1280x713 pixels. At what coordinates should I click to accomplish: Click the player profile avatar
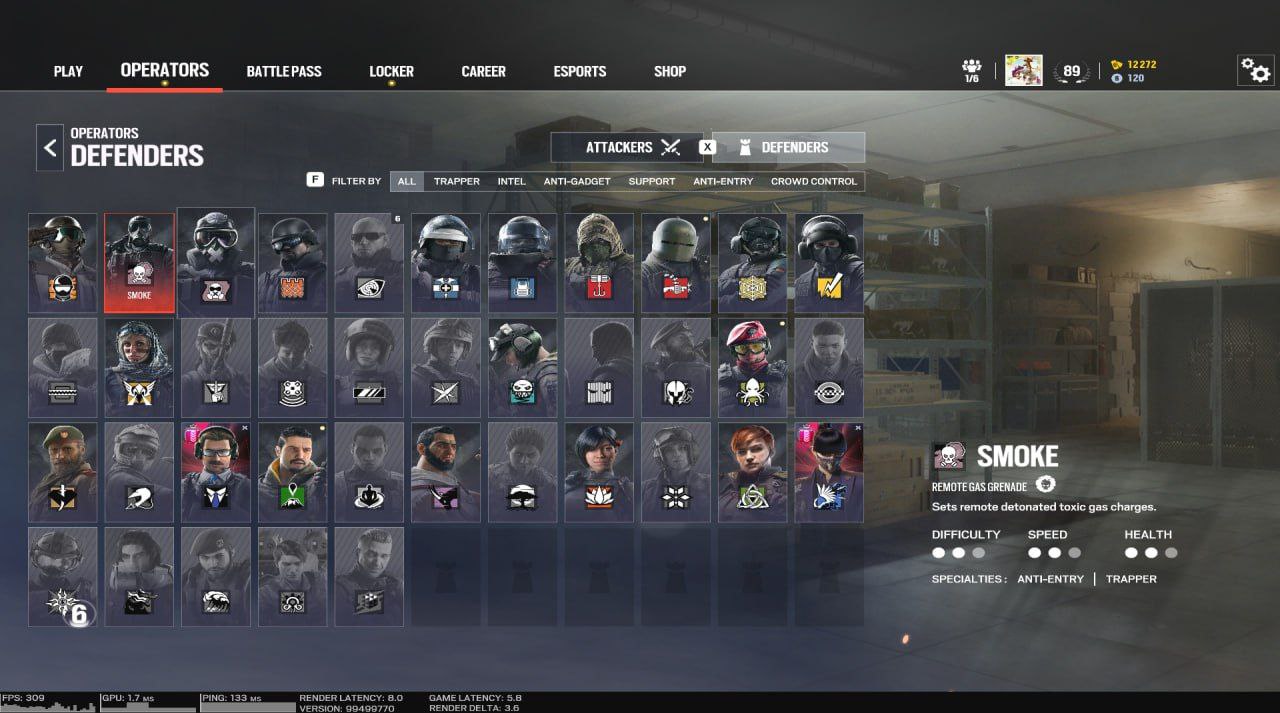coord(1023,70)
